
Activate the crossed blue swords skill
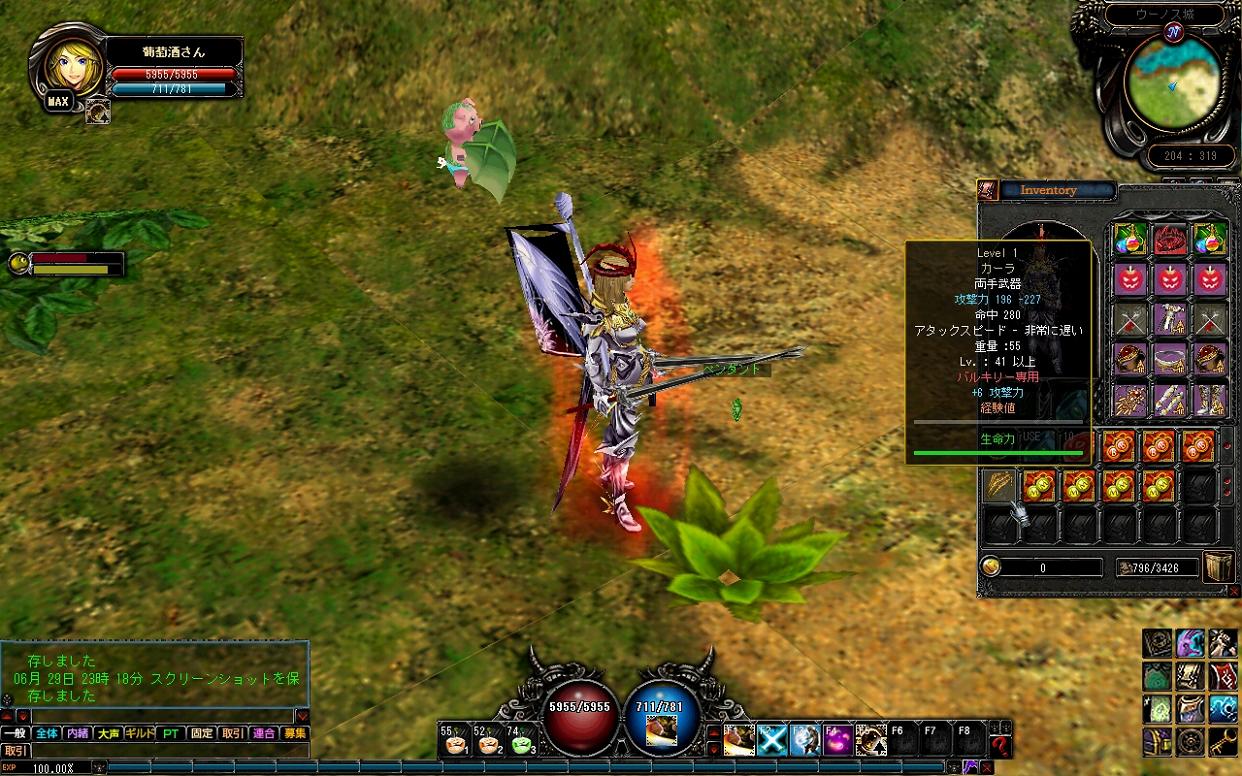point(772,740)
